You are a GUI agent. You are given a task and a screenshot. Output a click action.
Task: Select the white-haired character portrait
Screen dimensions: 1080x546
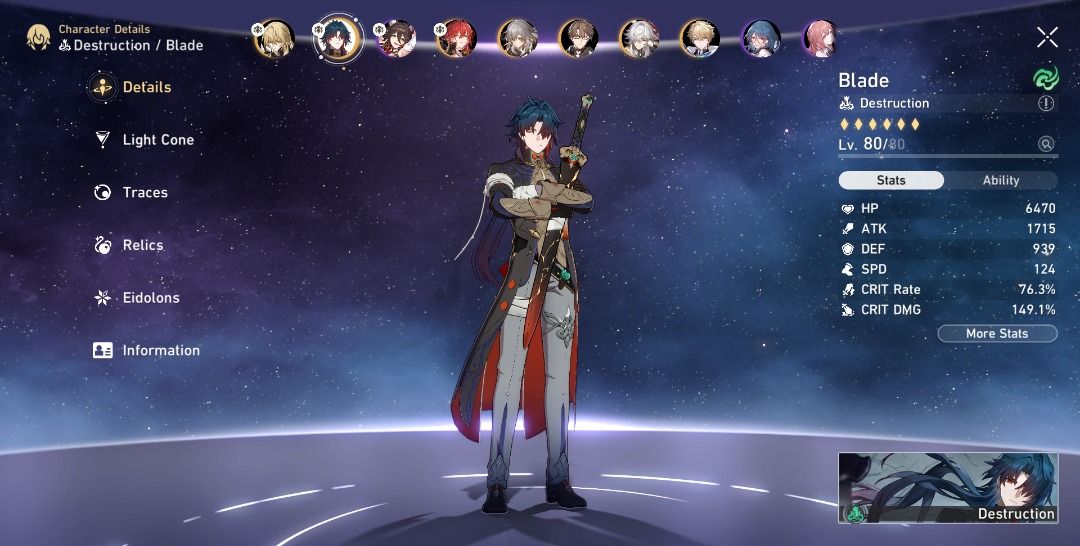639,39
